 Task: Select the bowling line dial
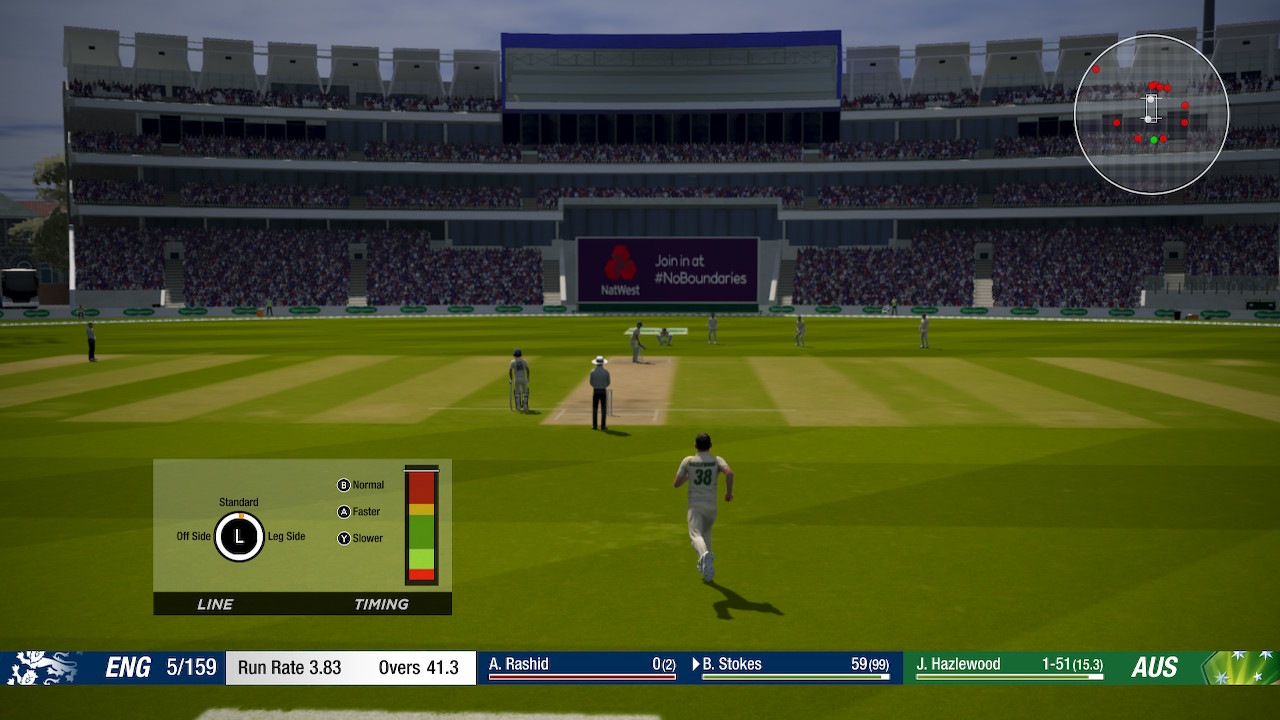point(239,537)
